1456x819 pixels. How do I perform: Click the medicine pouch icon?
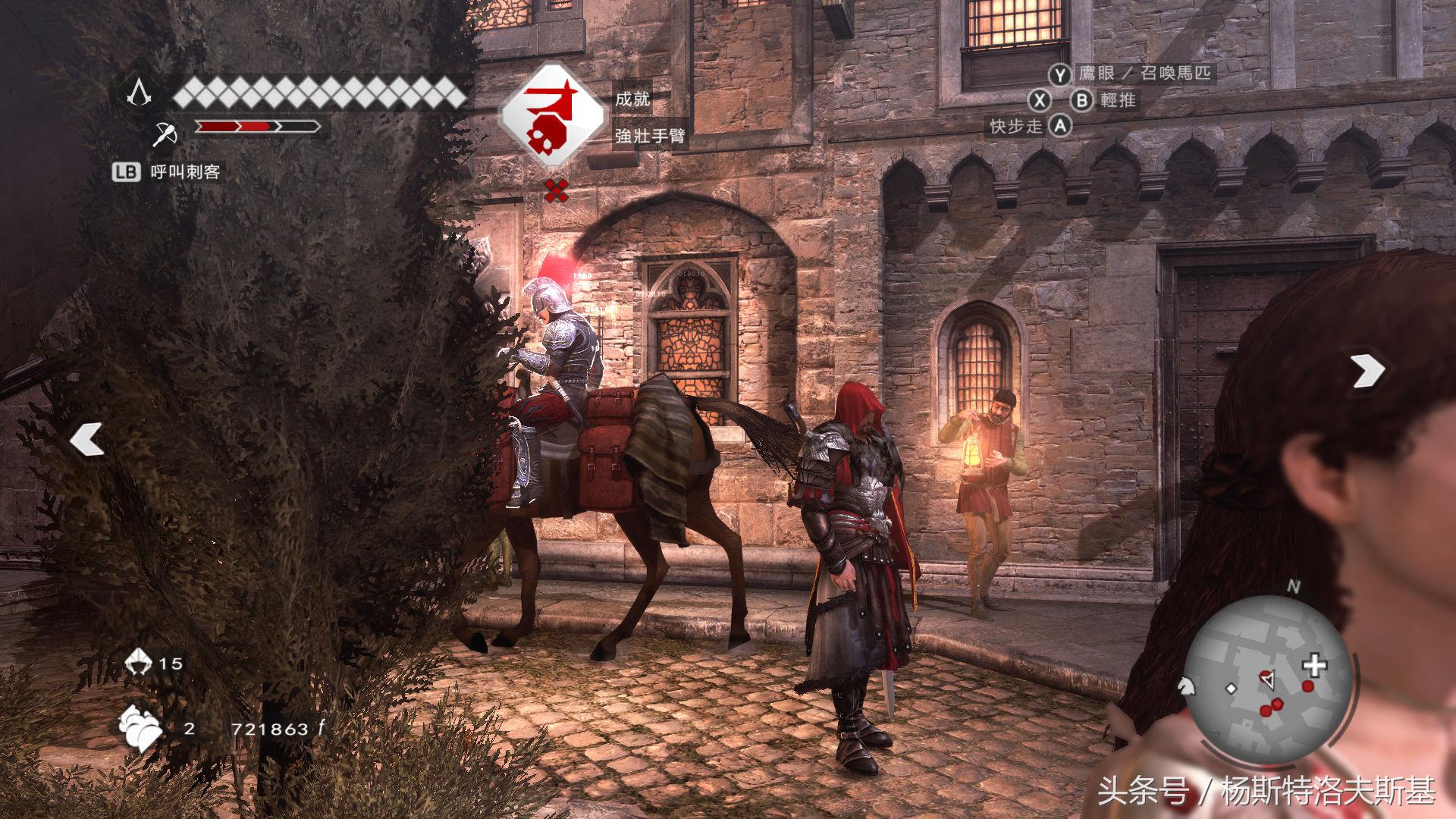tap(140, 729)
